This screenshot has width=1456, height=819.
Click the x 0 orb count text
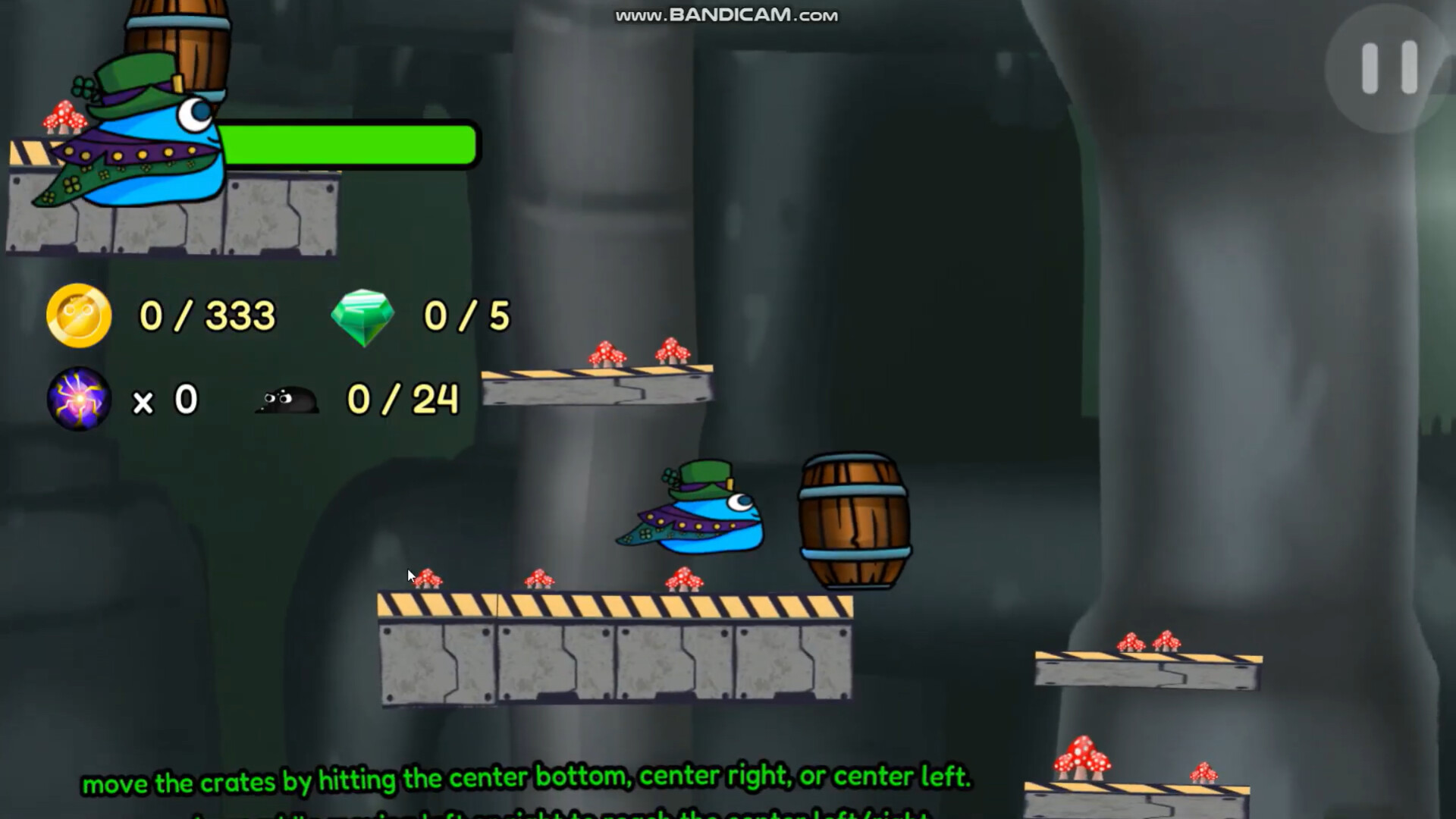[165, 400]
